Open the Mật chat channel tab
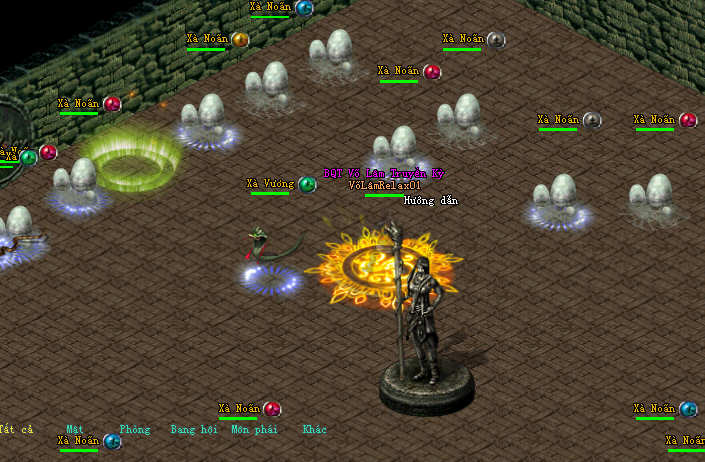Image resolution: width=705 pixels, height=462 pixels. click(x=75, y=430)
